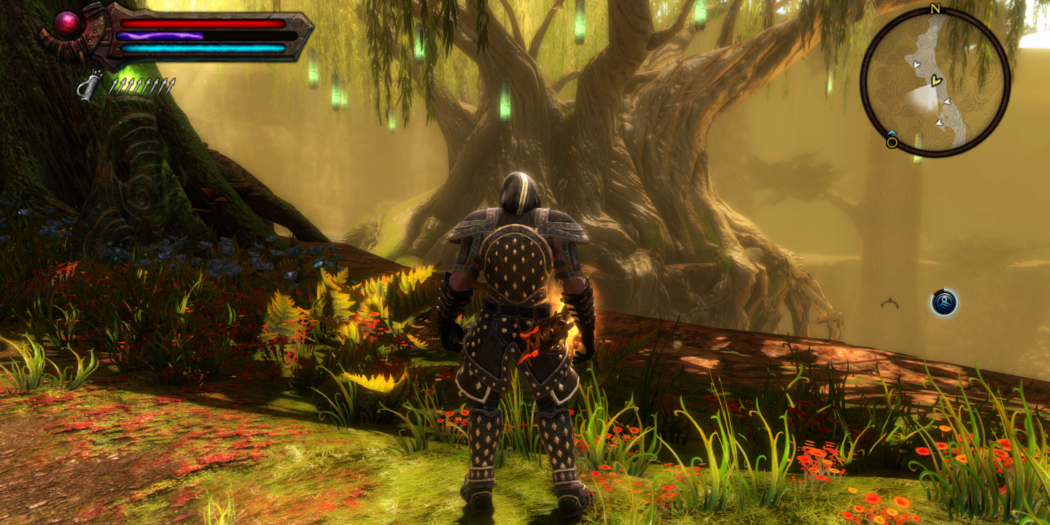This screenshot has height=525, width=1050.
Task: Click the pink fate orb
Action: tap(68, 23)
